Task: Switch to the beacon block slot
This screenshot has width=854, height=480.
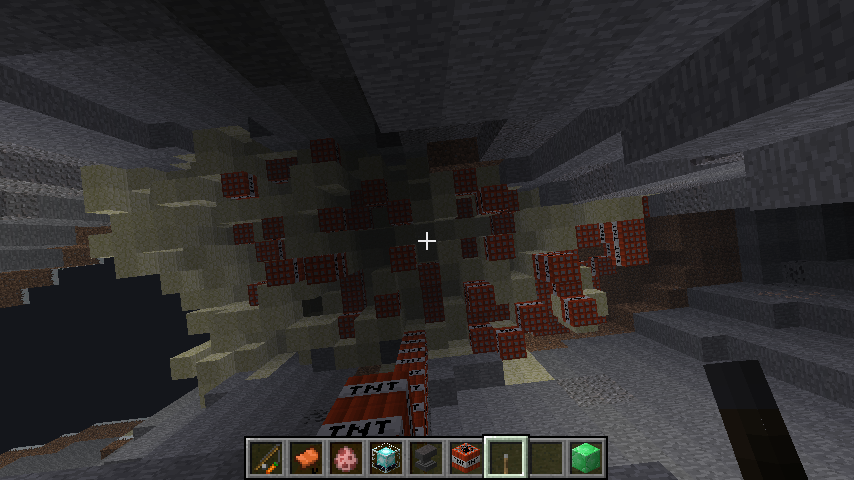Action: 385,458
